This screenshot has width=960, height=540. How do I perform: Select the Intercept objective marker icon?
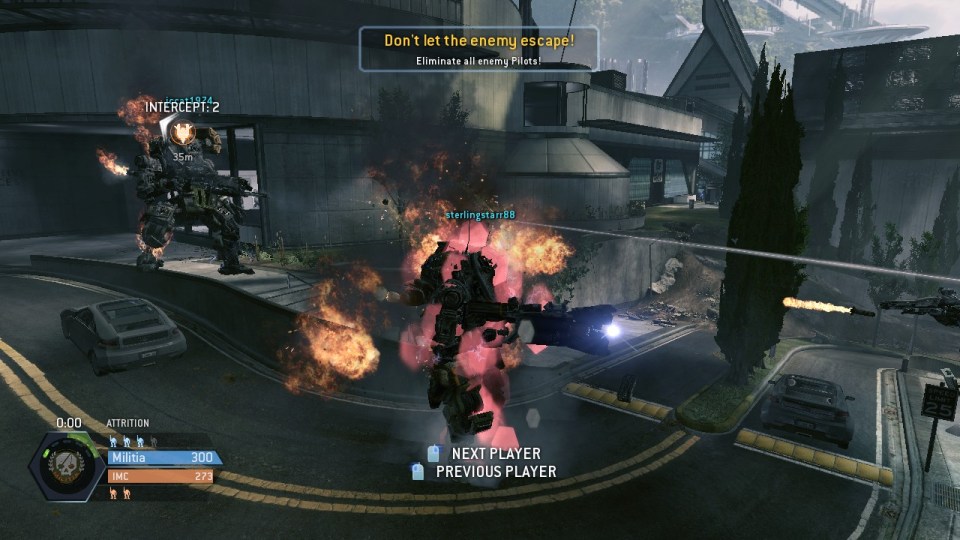coord(182,131)
